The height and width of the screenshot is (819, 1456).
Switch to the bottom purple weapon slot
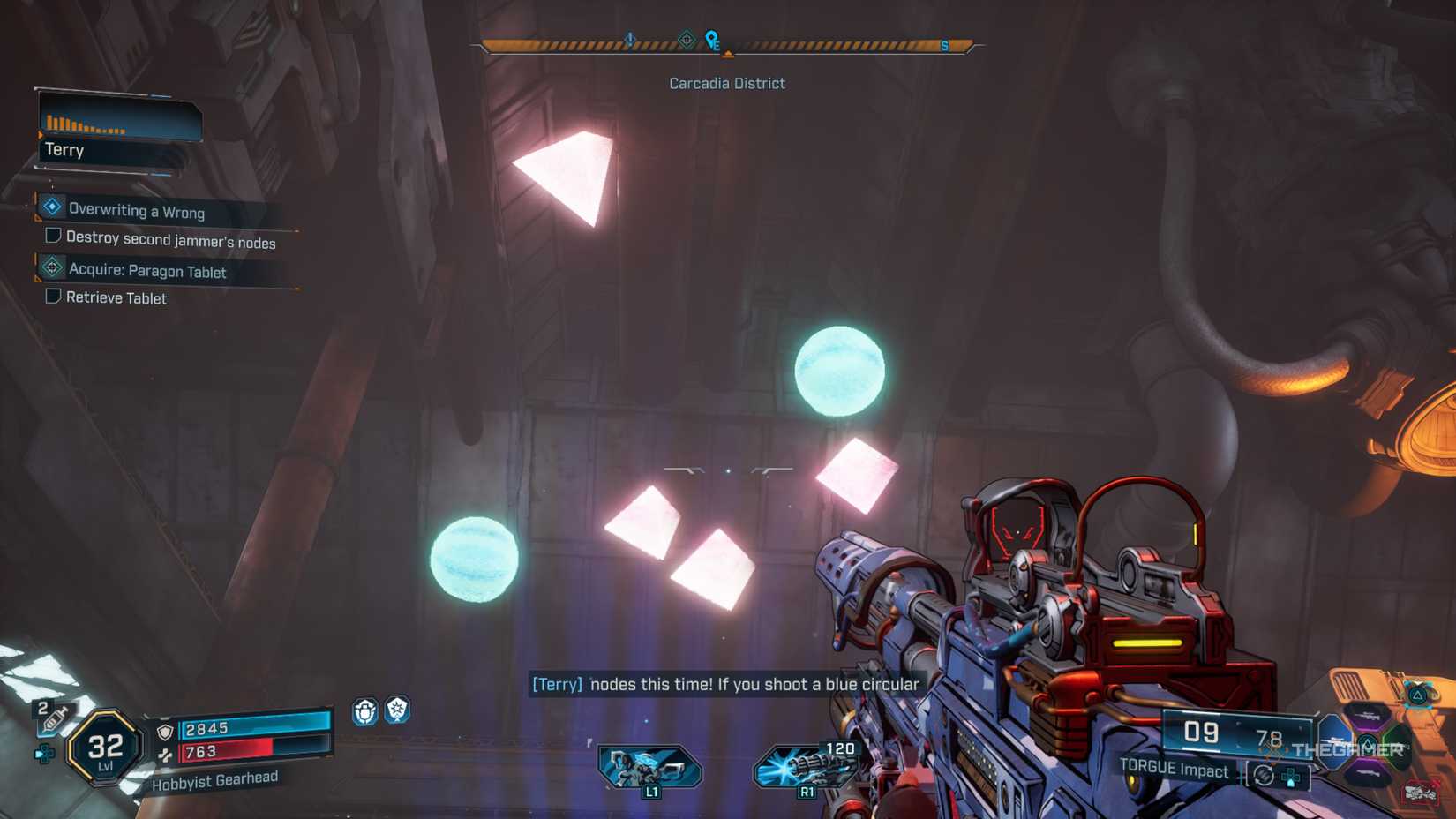[1368, 773]
